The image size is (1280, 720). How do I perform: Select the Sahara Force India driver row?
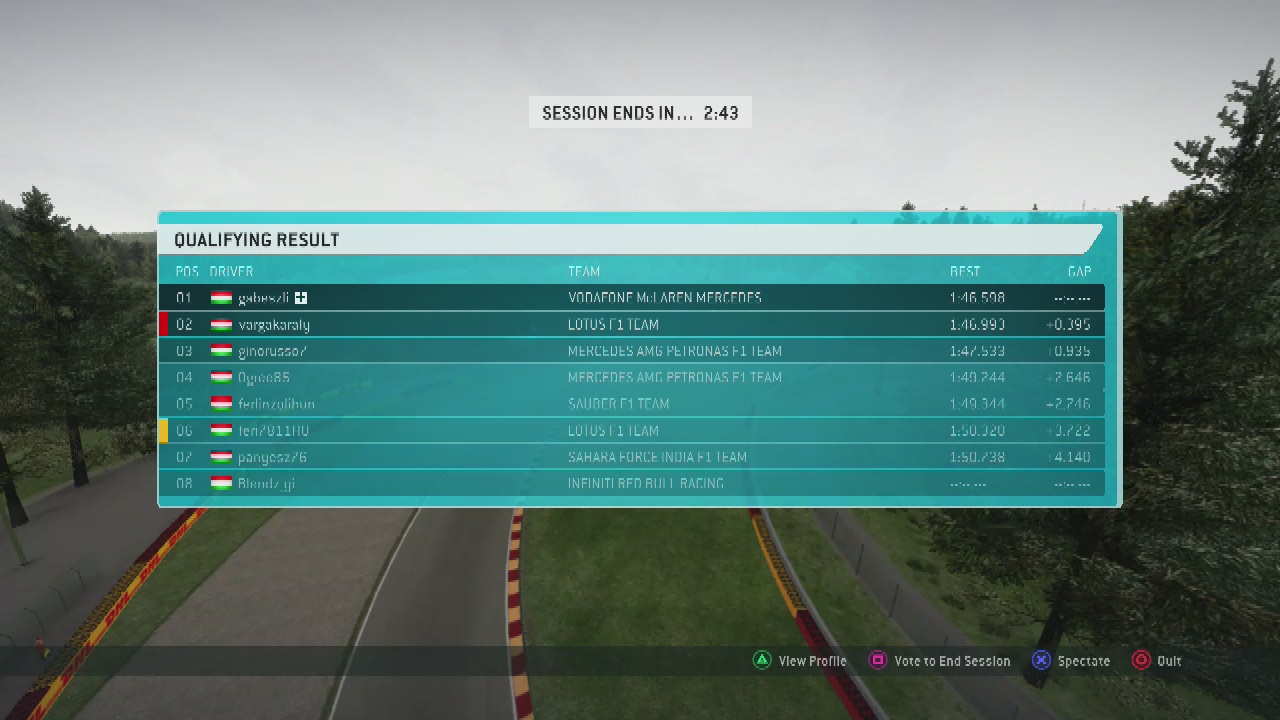click(x=632, y=457)
